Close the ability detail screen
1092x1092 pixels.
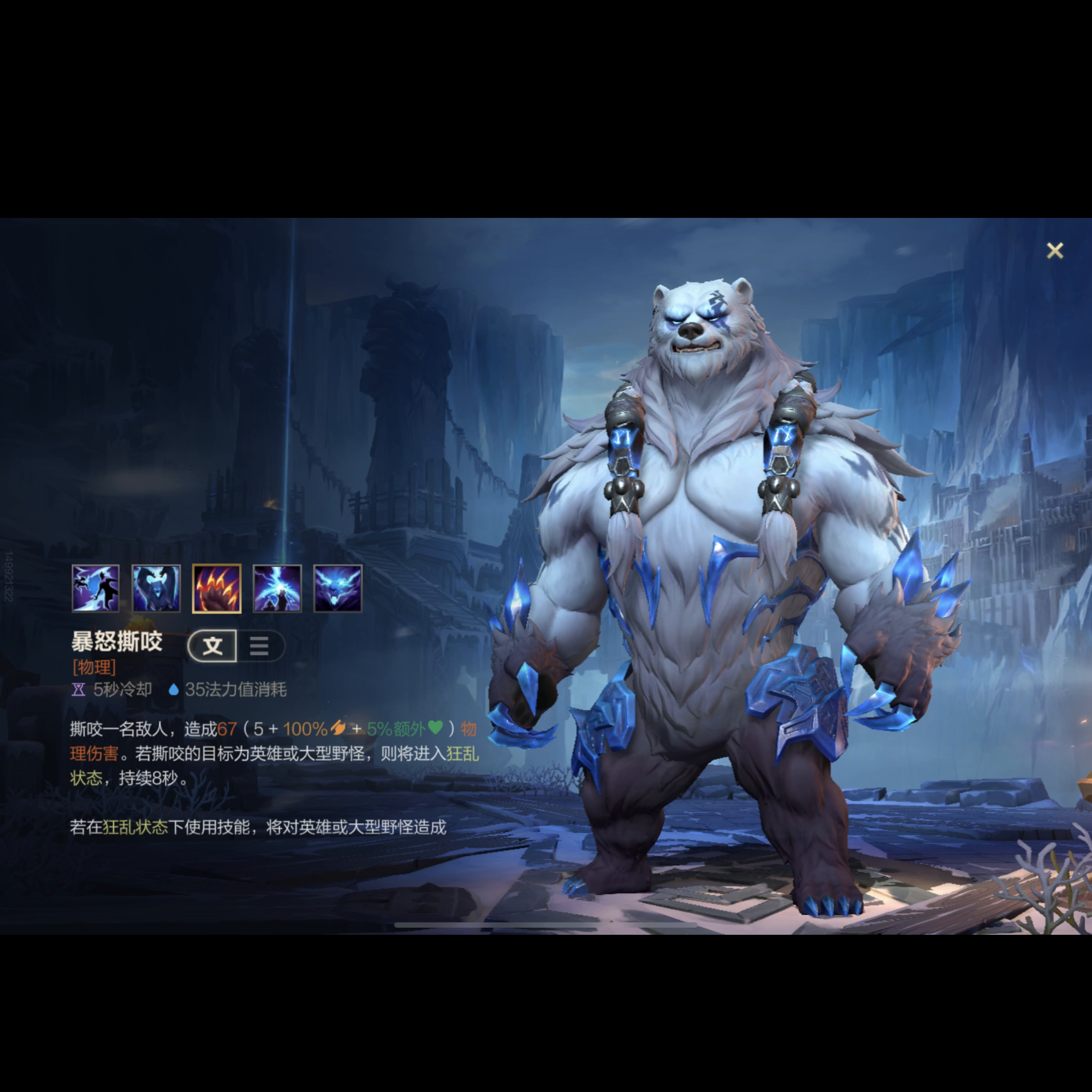tap(1055, 250)
